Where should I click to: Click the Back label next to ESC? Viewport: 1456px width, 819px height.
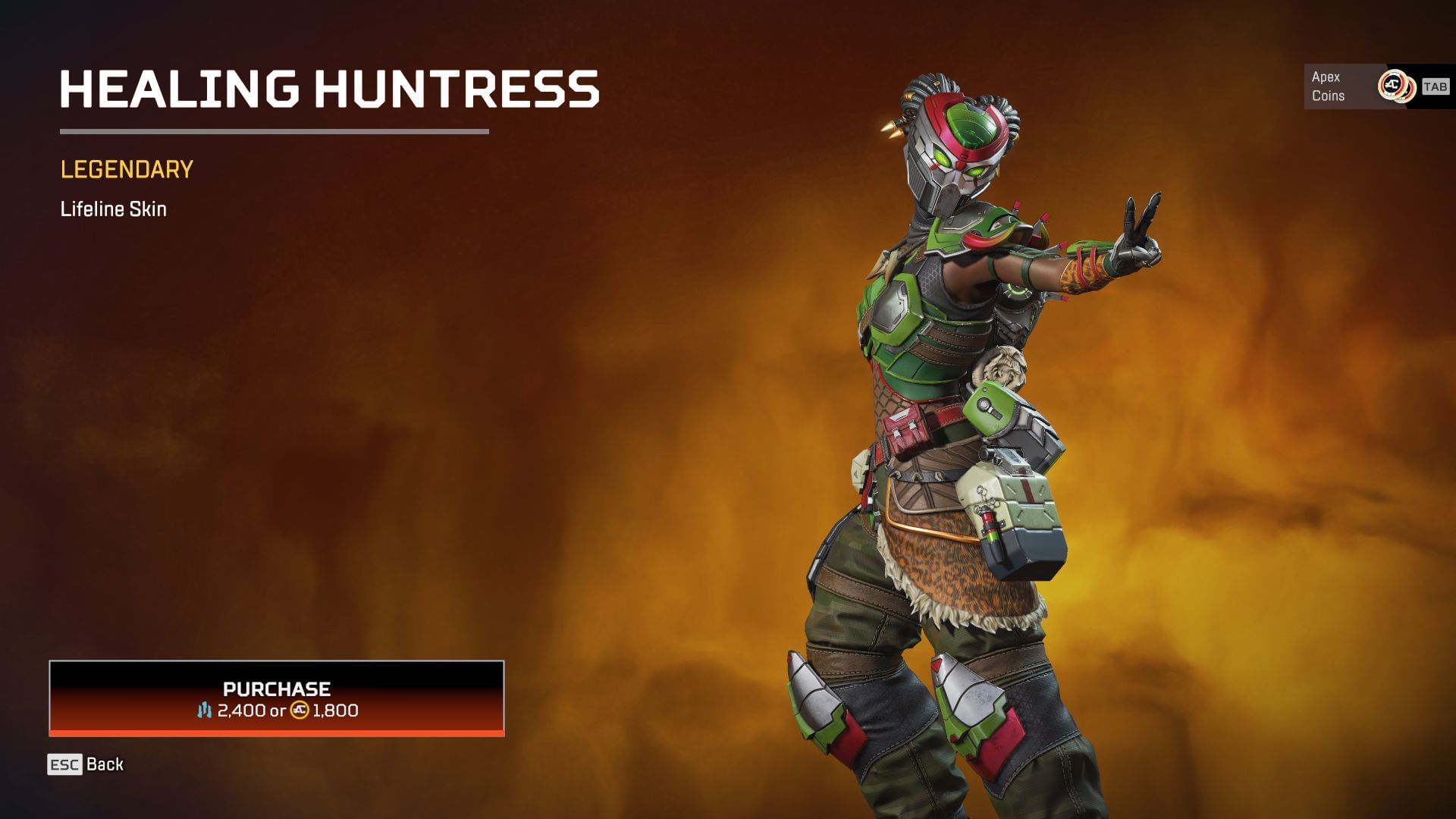pos(104,764)
